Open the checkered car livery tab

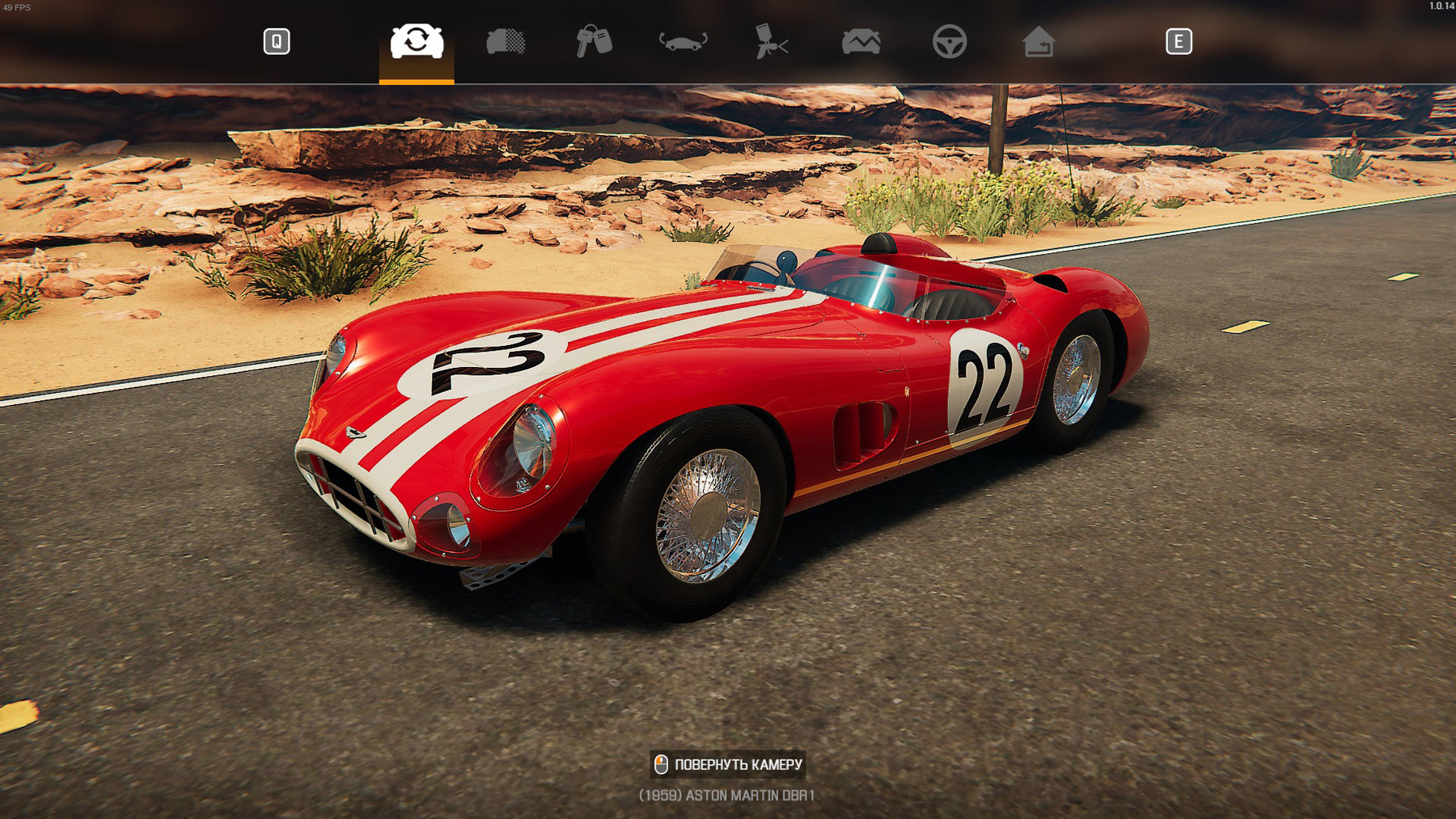coord(506,41)
